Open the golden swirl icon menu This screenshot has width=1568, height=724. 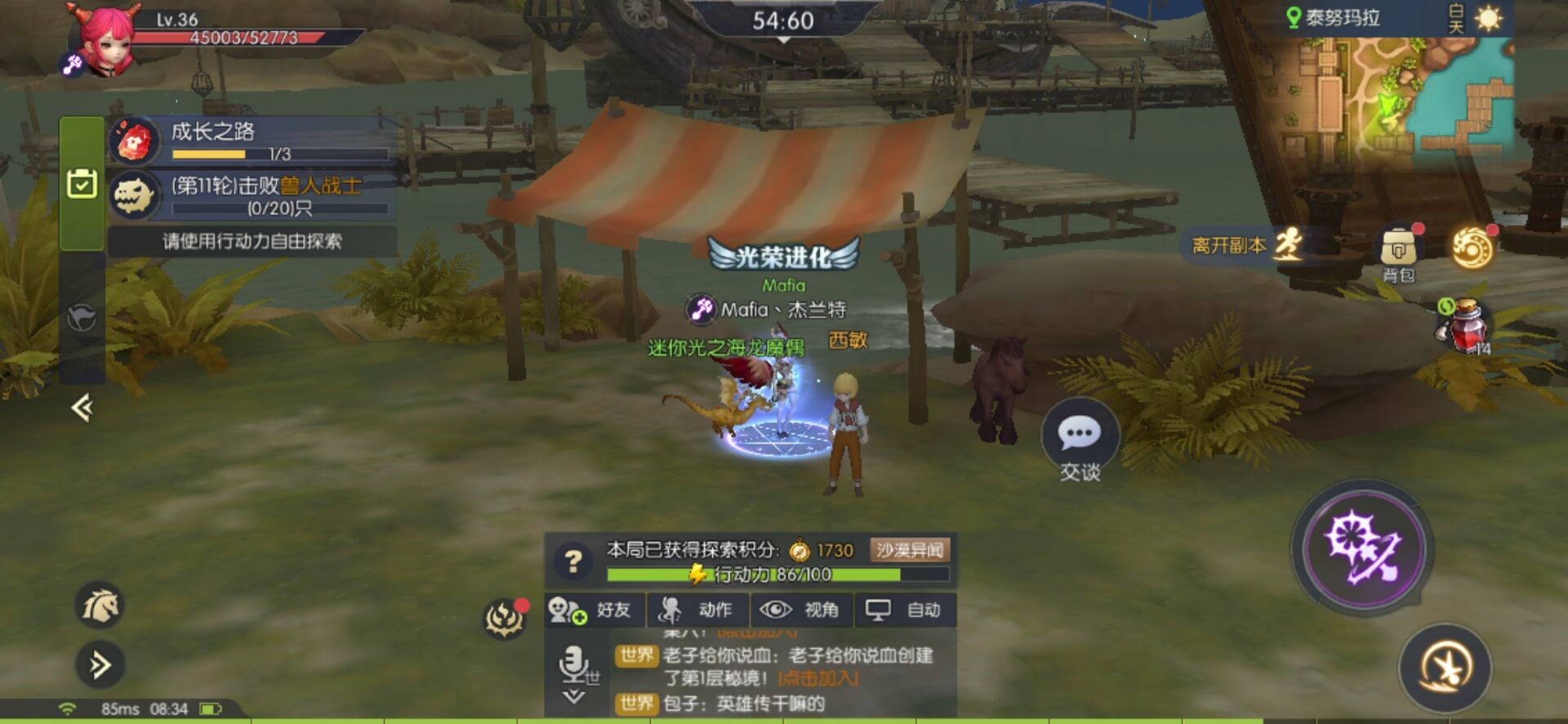point(1472,248)
